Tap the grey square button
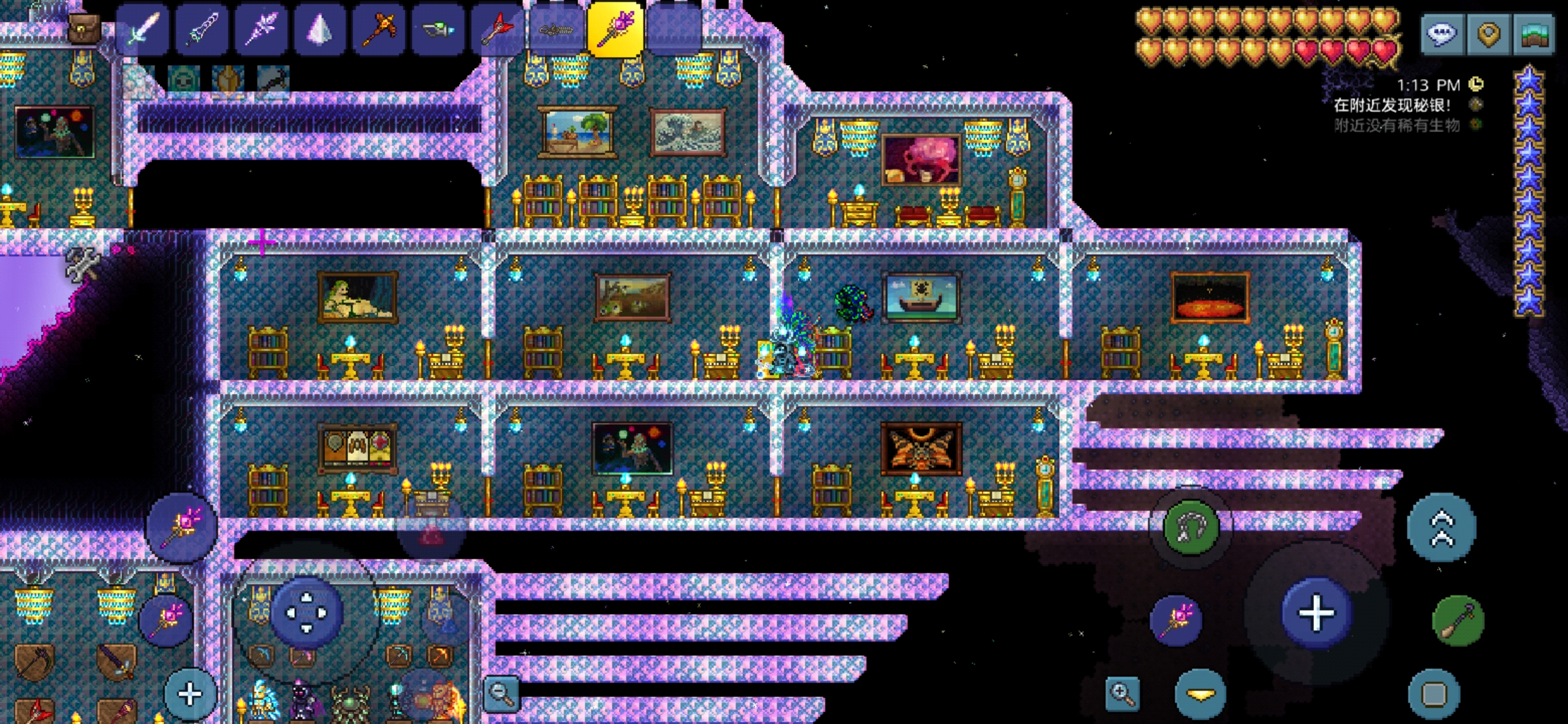The width and height of the screenshot is (1568, 724). click(1433, 694)
